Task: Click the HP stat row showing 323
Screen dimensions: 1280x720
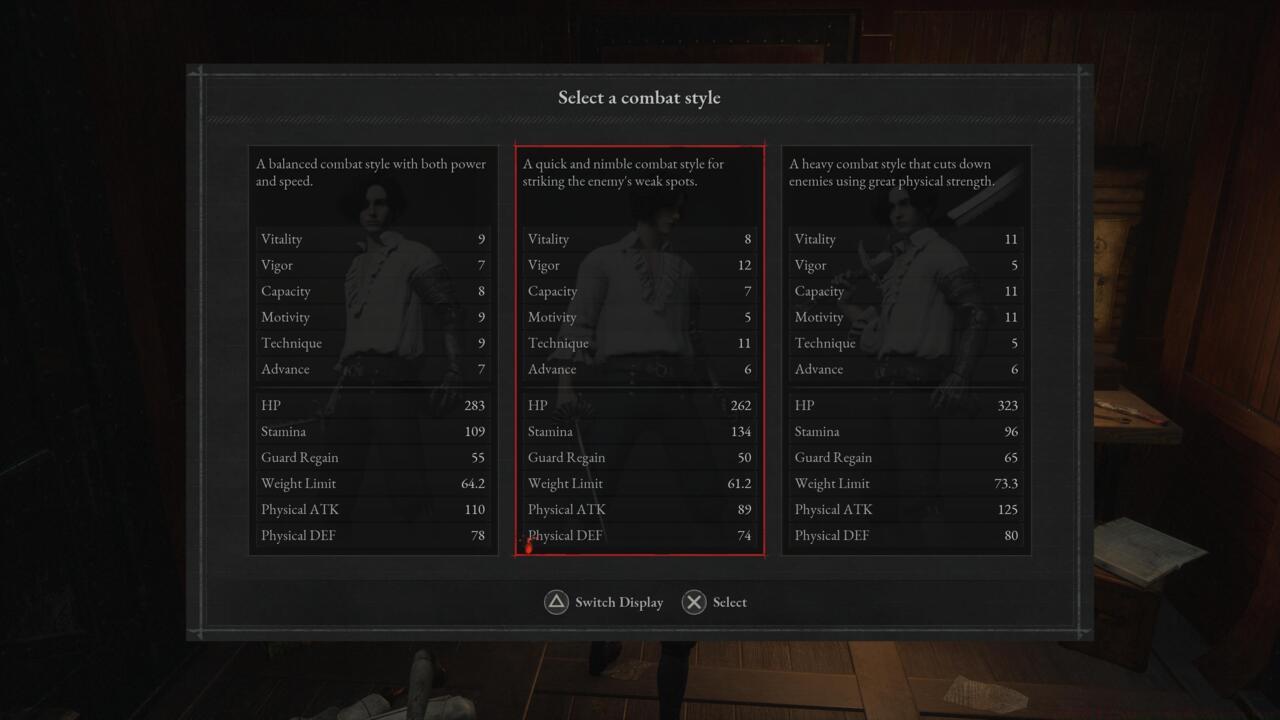Action: click(906, 405)
